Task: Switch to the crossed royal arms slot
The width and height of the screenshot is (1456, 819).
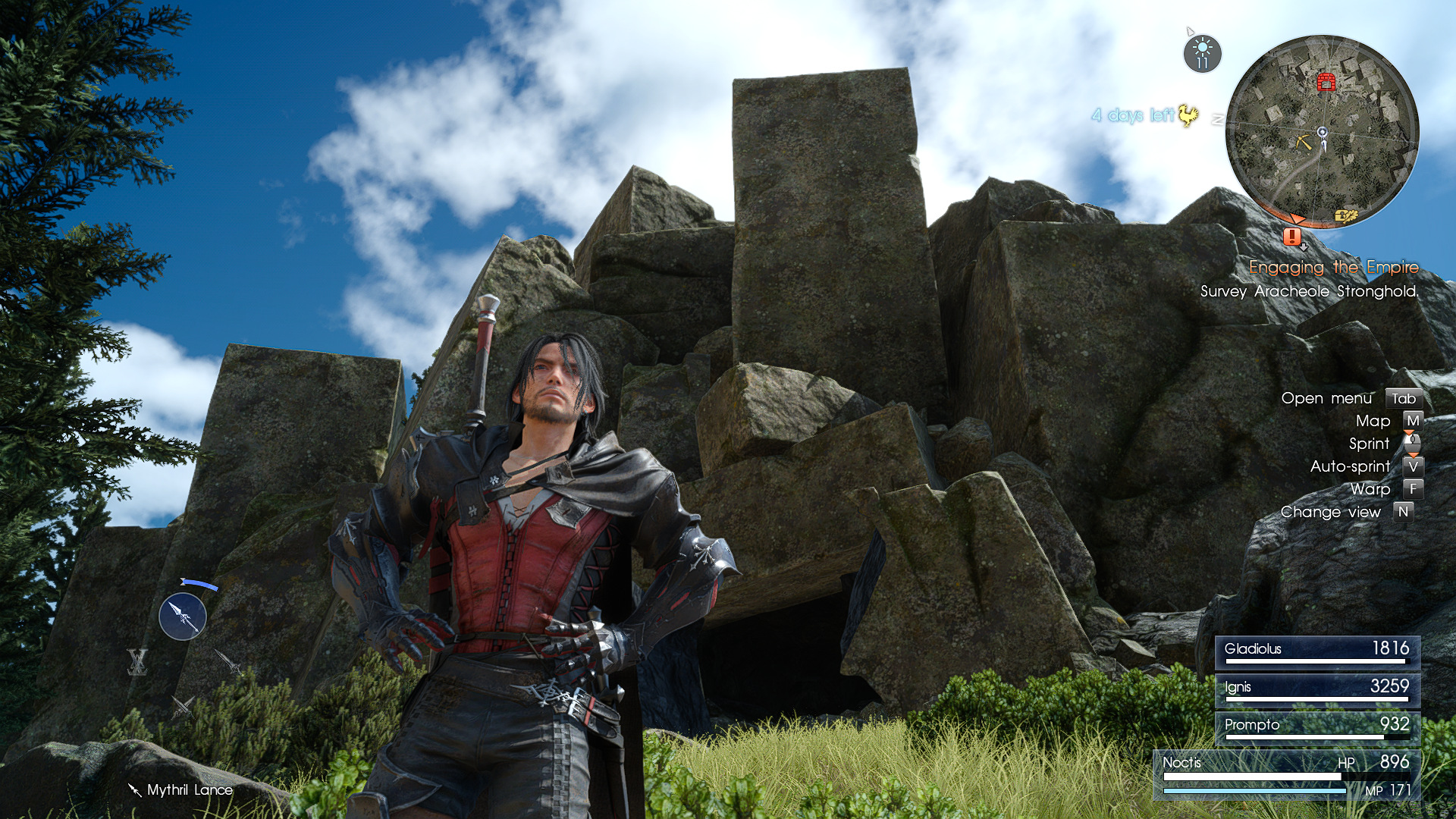Action: pos(137,662)
